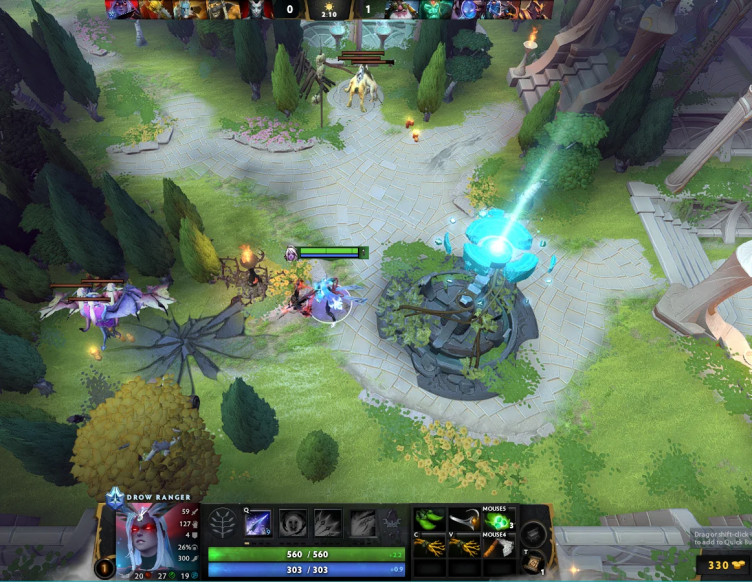Select Drow Ranger's Marksmanship ultimate icon
This screenshot has width=752, height=582.
pyautogui.click(x=361, y=523)
